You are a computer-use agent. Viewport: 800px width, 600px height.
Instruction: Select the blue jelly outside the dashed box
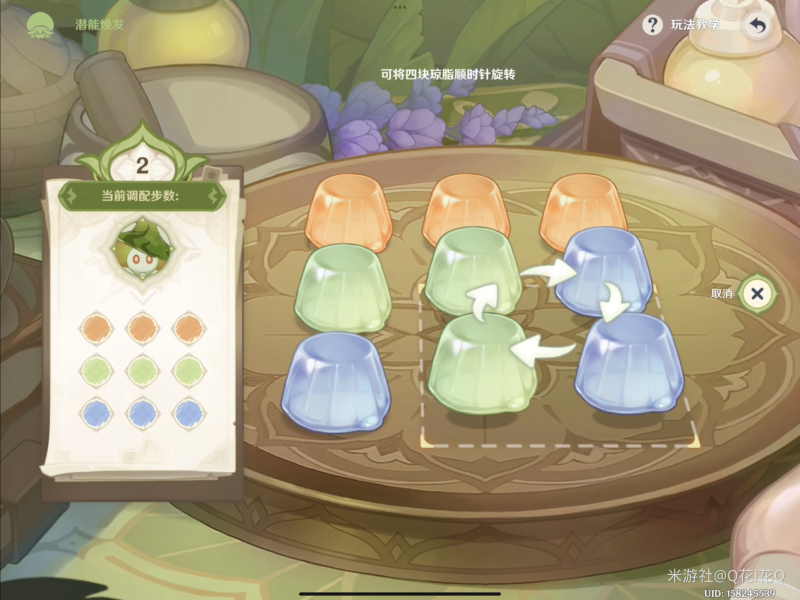pos(336,380)
